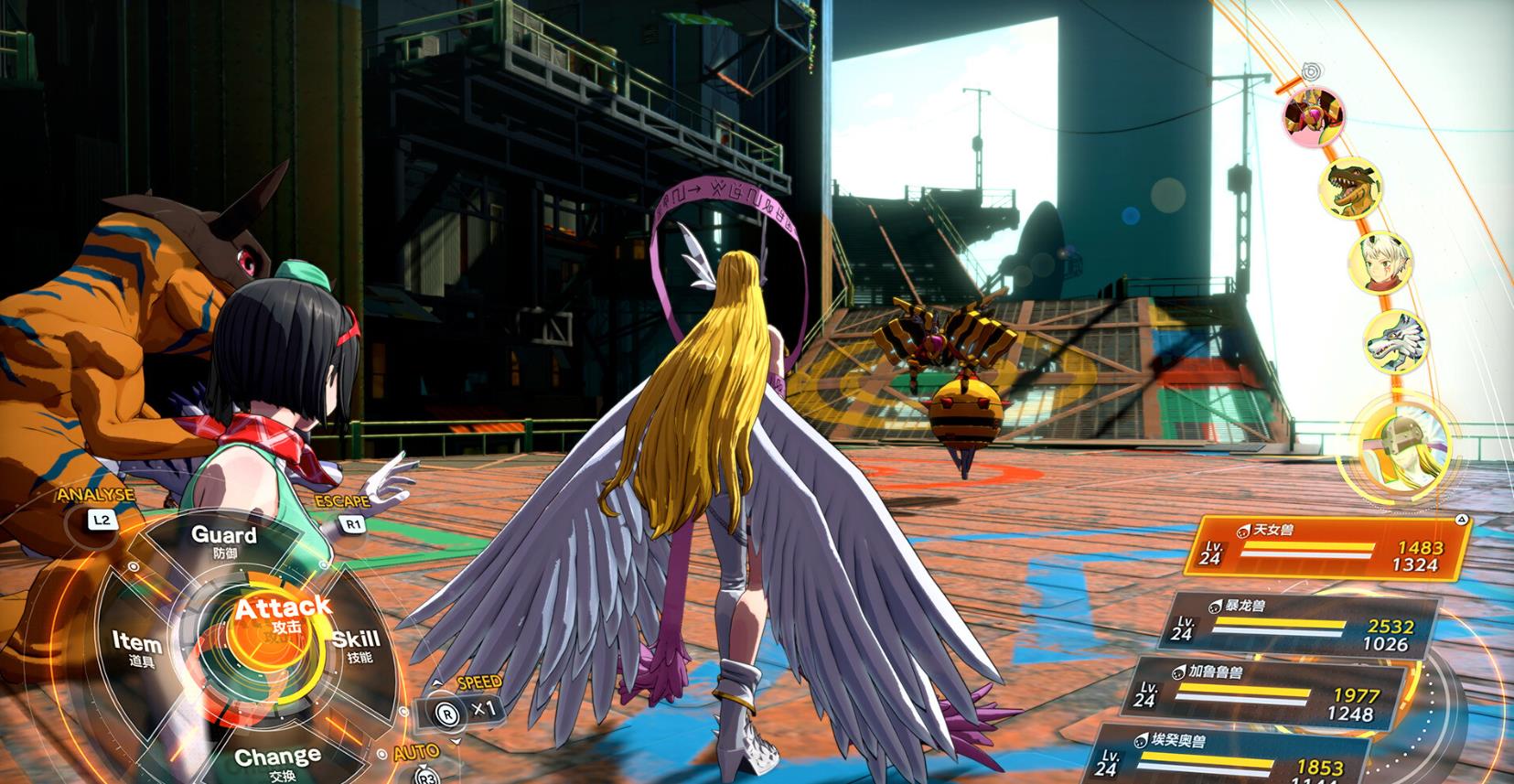The height and width of the screenshot is (784, 1514).
Task: Choose the ESCAPE option
Action: (351, 523)
